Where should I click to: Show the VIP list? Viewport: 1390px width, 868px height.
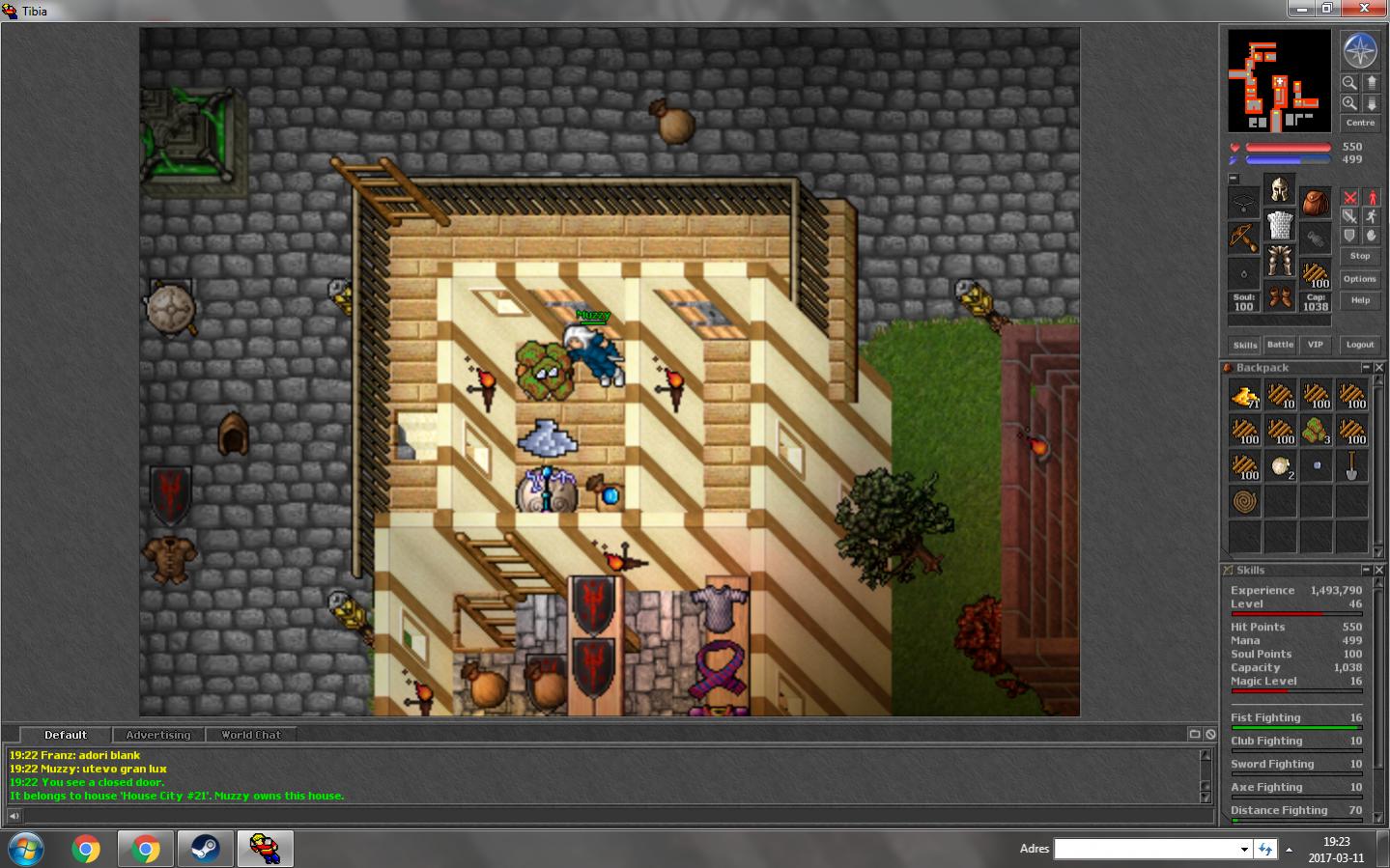[x=1315, y=345]
